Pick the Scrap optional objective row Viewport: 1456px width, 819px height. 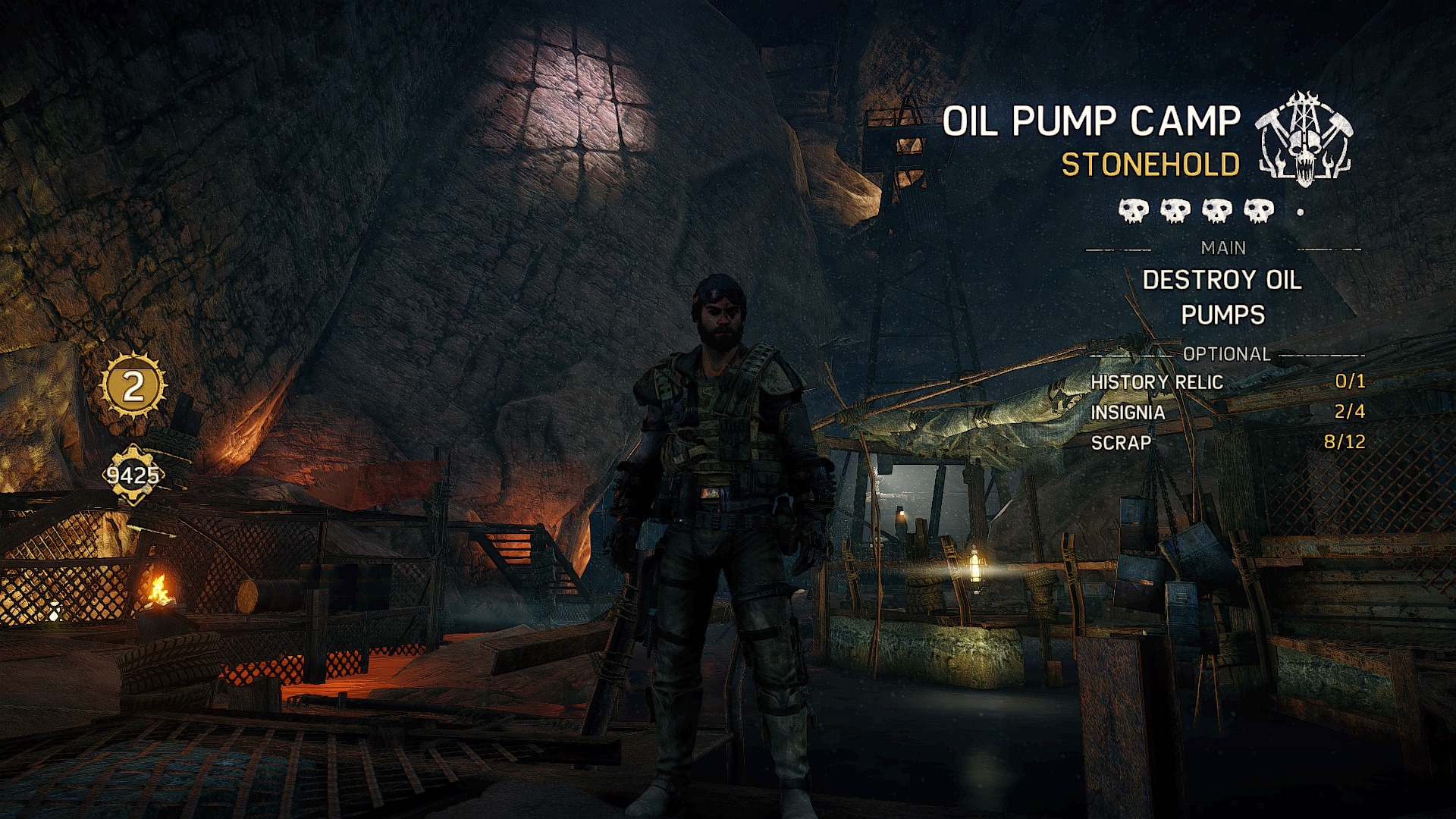tap(1227, 443)
